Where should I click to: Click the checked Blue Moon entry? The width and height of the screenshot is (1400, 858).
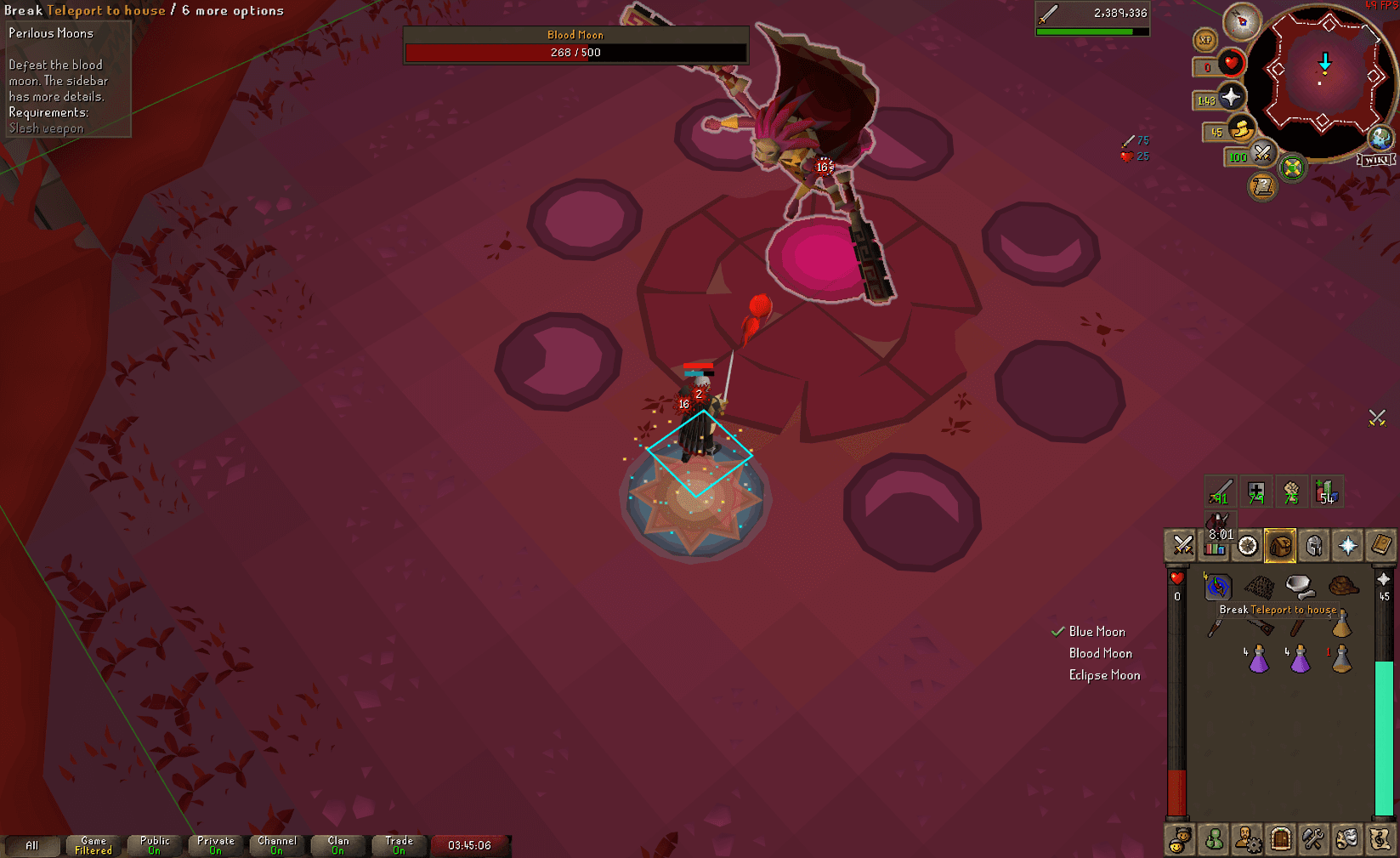1097,631
